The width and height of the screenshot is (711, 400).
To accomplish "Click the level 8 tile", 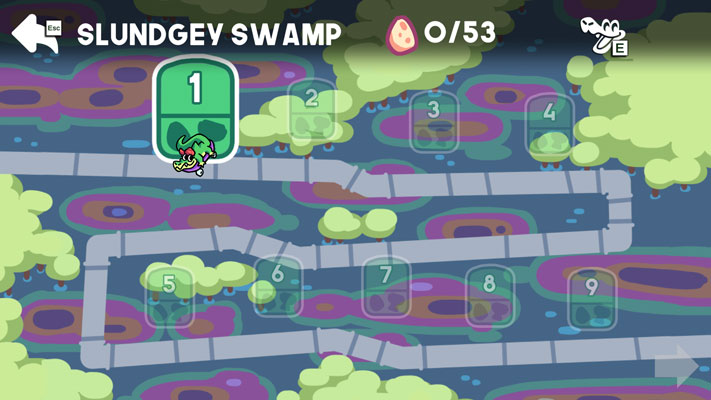I will [489, 296].
